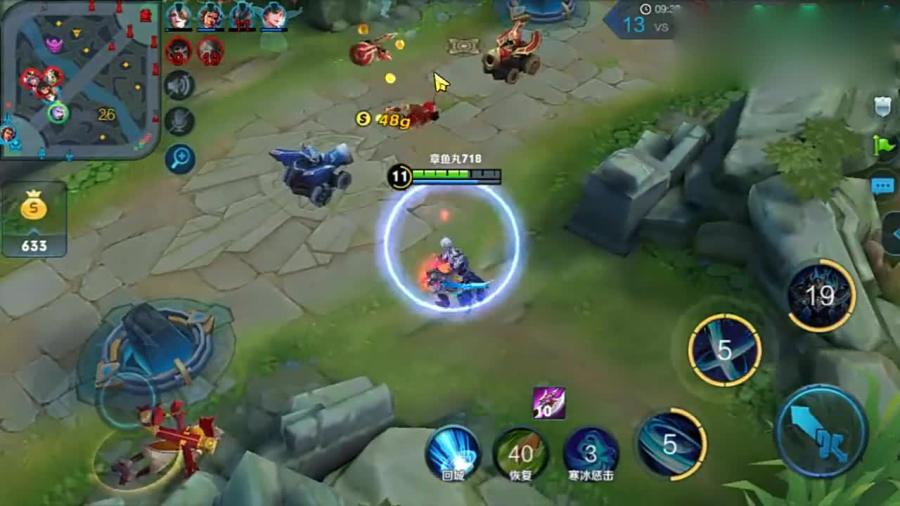Send the green flag signal
The image size is (900, 506).
click(x=882, y=146)
